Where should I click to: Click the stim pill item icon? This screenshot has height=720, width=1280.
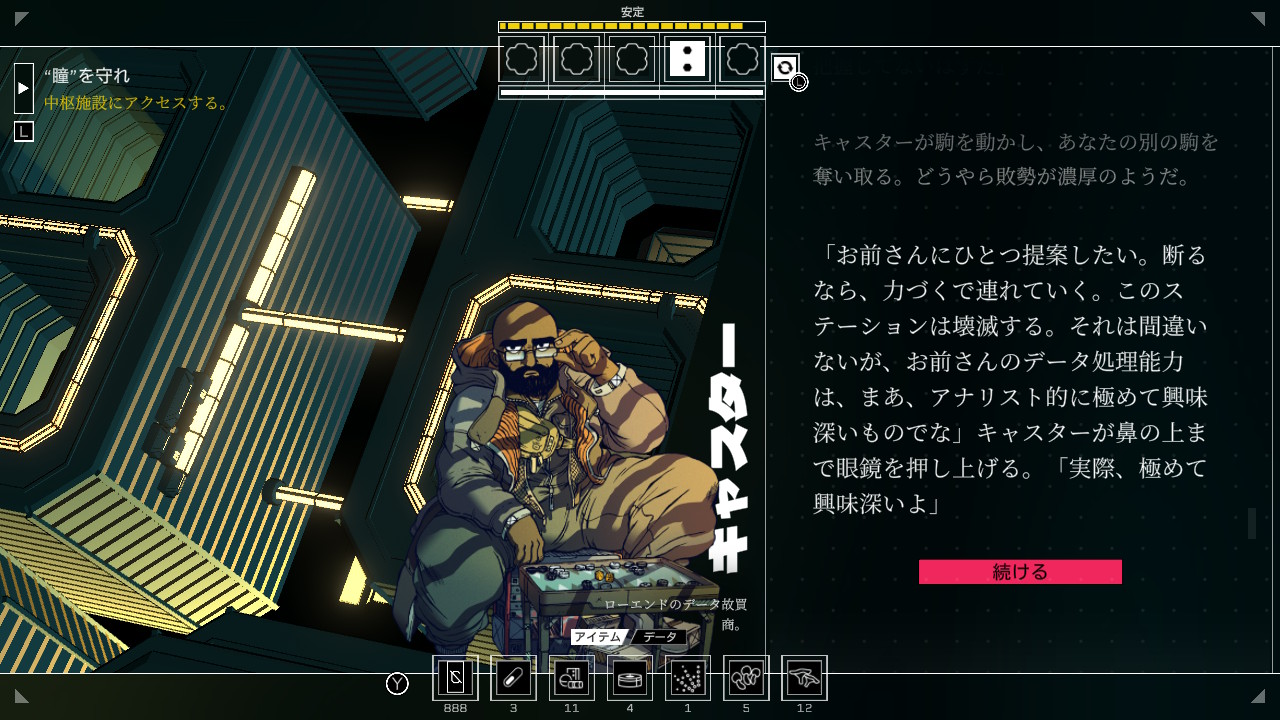point(513,678)
